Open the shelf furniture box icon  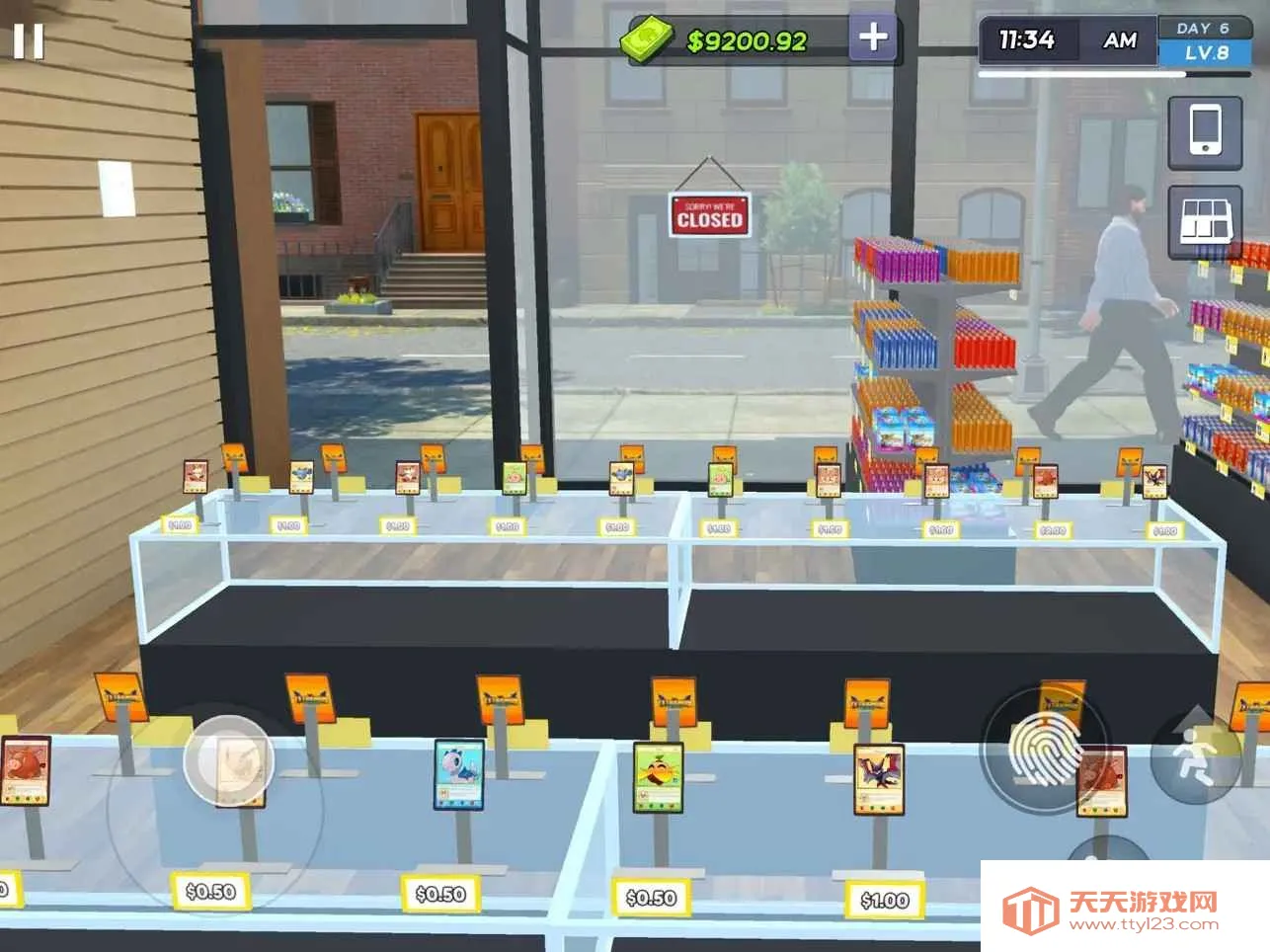[x=1205, y=220]
